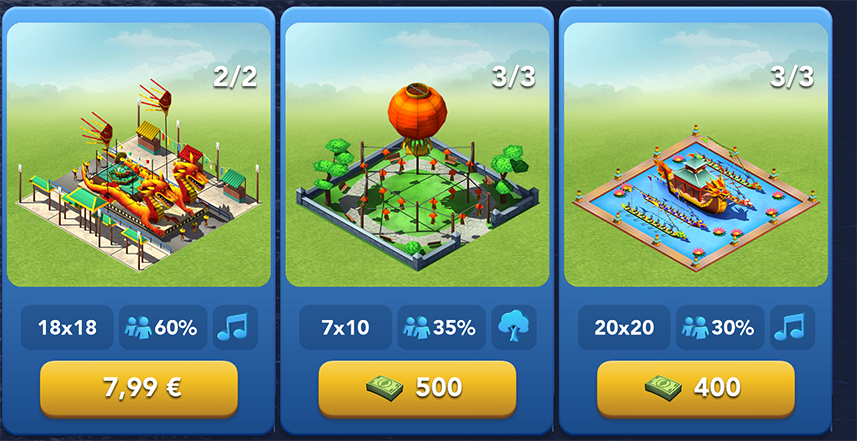Buy the dragon market for 7,99 €
857x441 pixels.
click(139, 388)
